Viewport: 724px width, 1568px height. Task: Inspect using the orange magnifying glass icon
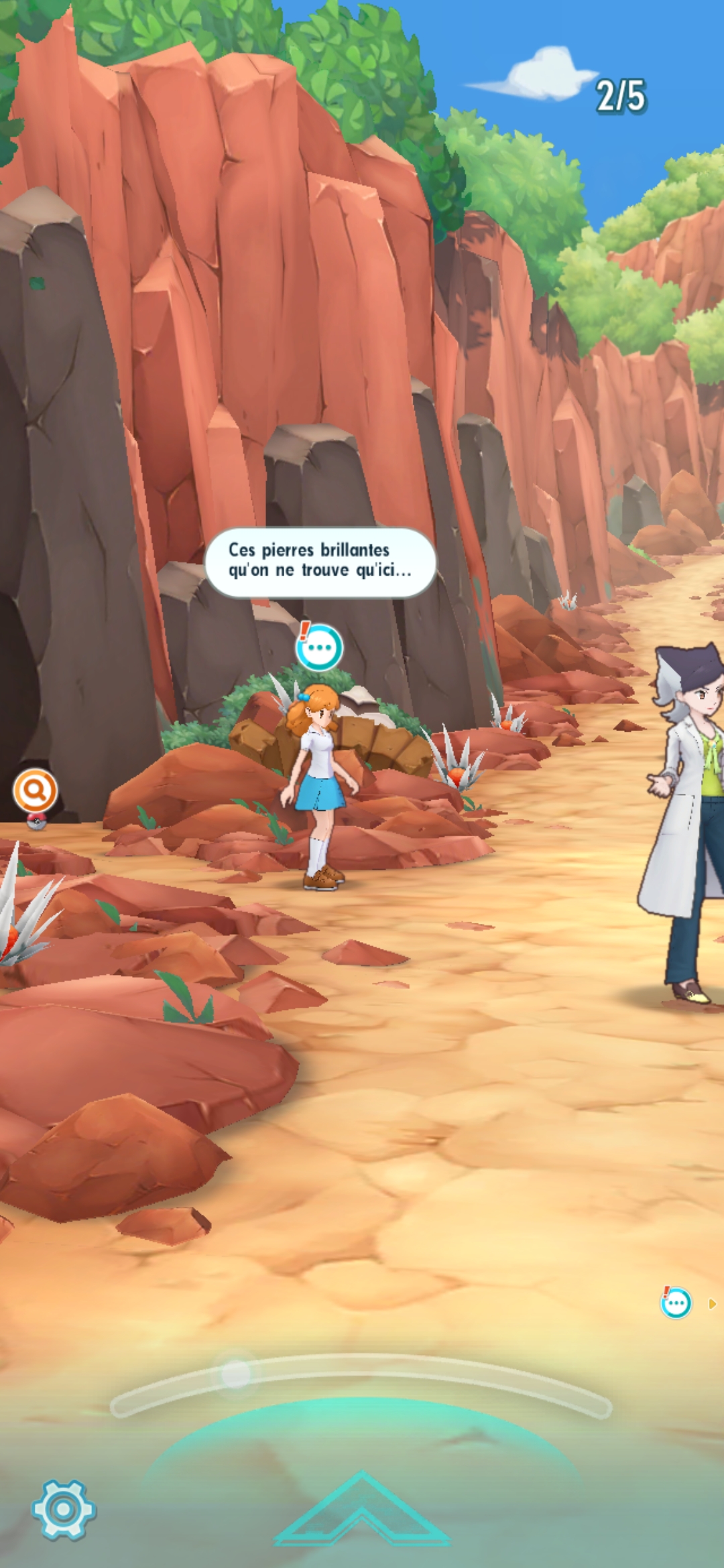tap(36, 791)
